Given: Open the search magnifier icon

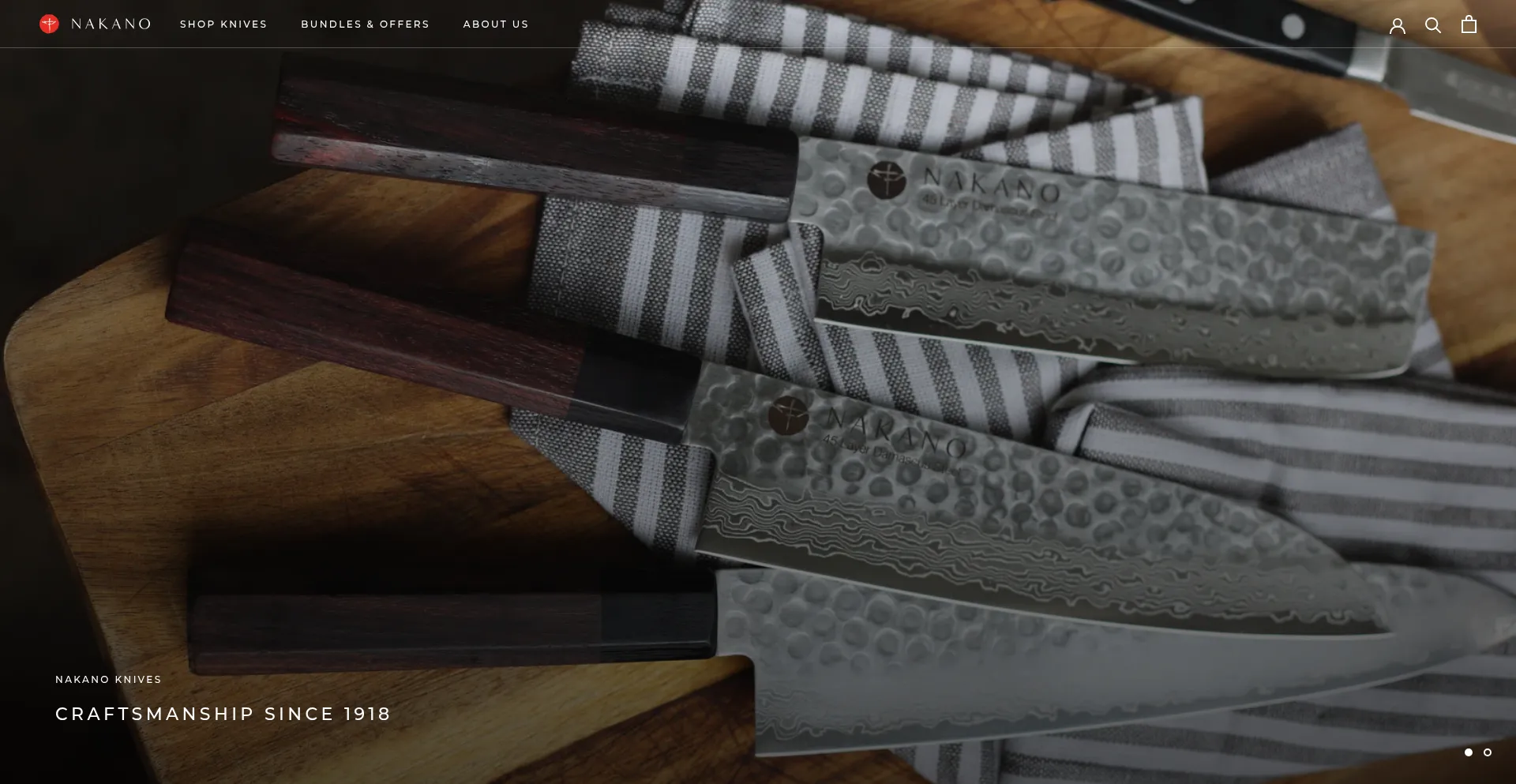Looking at the screenshot, I should [x=1433, y=25].
